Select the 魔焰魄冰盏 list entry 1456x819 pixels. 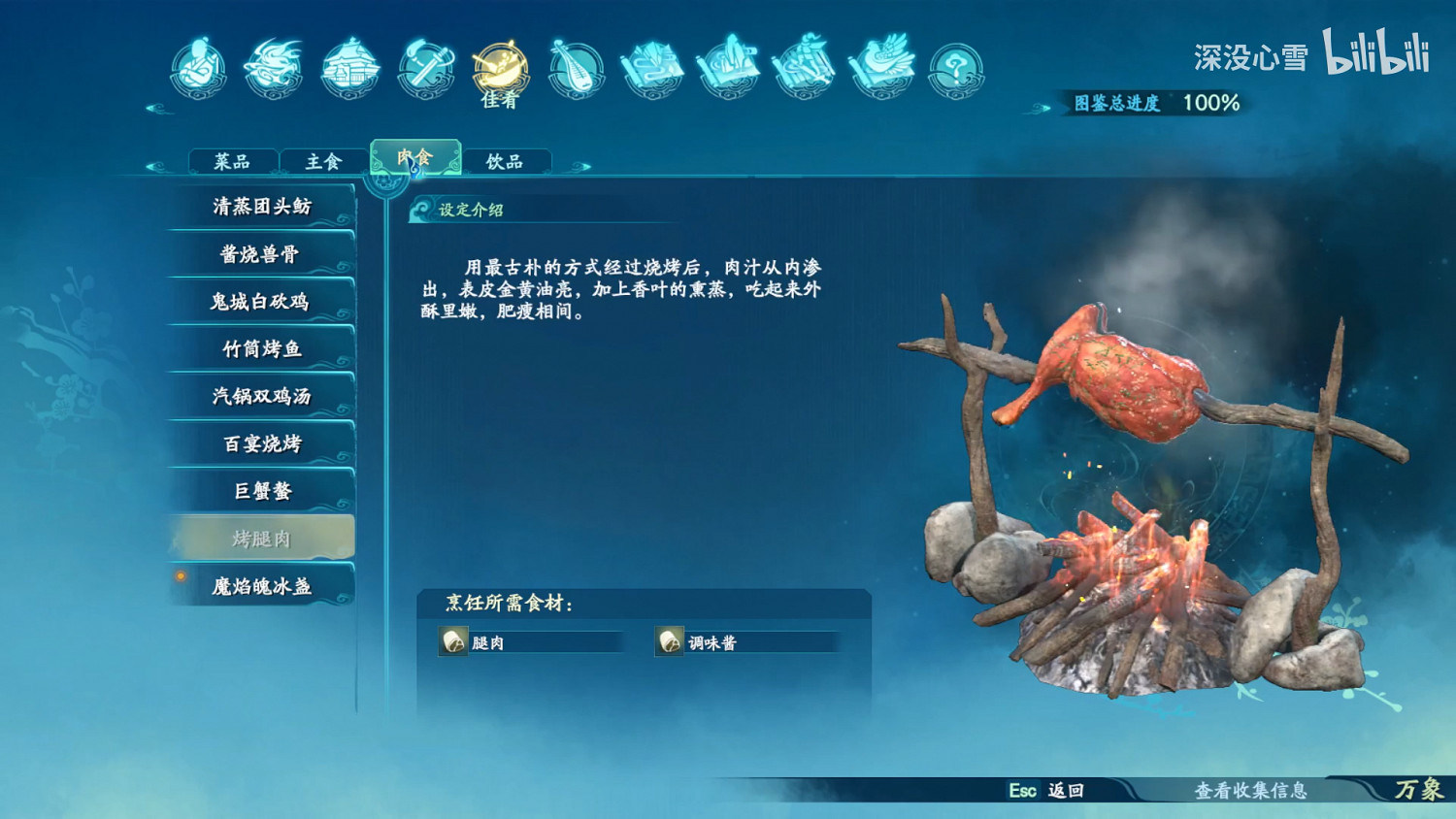click(x=262, y=585)
